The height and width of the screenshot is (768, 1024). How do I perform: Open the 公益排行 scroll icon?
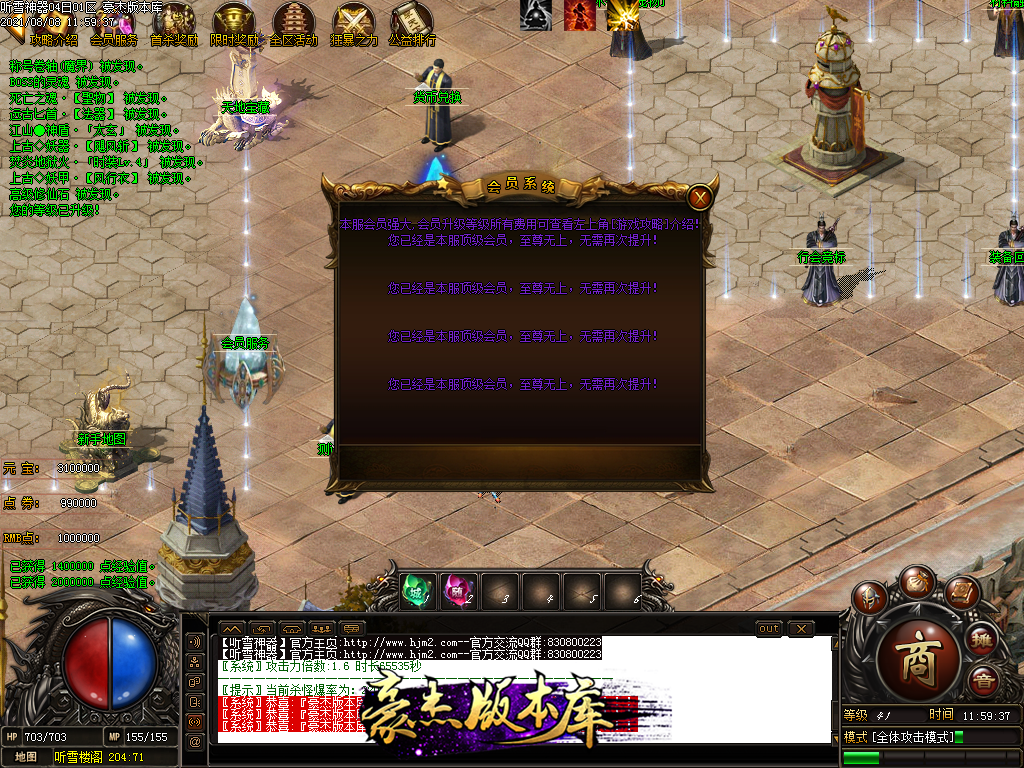click(x=412, y=24)
